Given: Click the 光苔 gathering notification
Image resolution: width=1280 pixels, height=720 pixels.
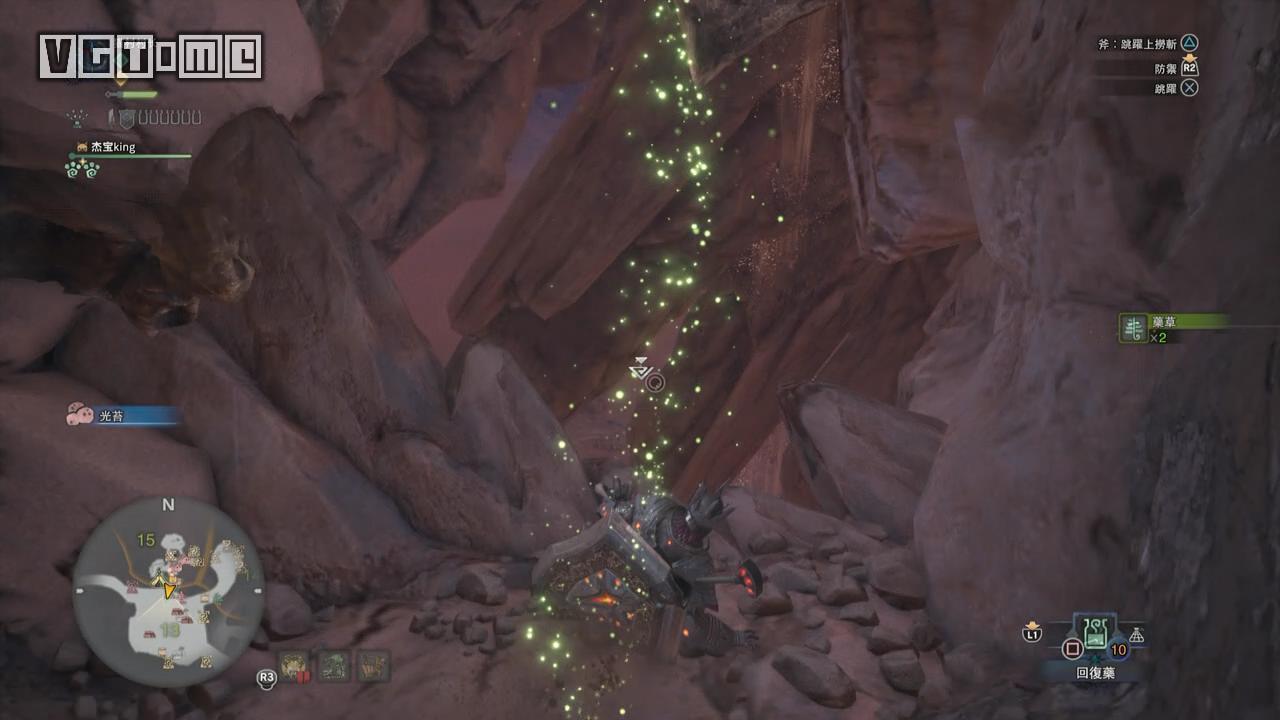Looking at the screenshot, I should coord(120,415).
